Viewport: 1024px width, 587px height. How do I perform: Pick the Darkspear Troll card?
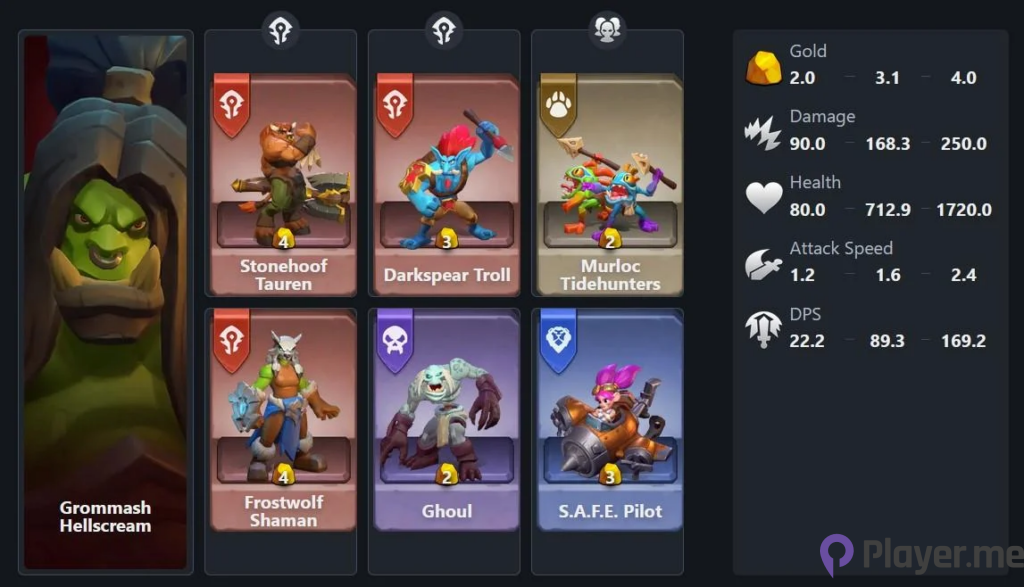(x=447, y=185)
